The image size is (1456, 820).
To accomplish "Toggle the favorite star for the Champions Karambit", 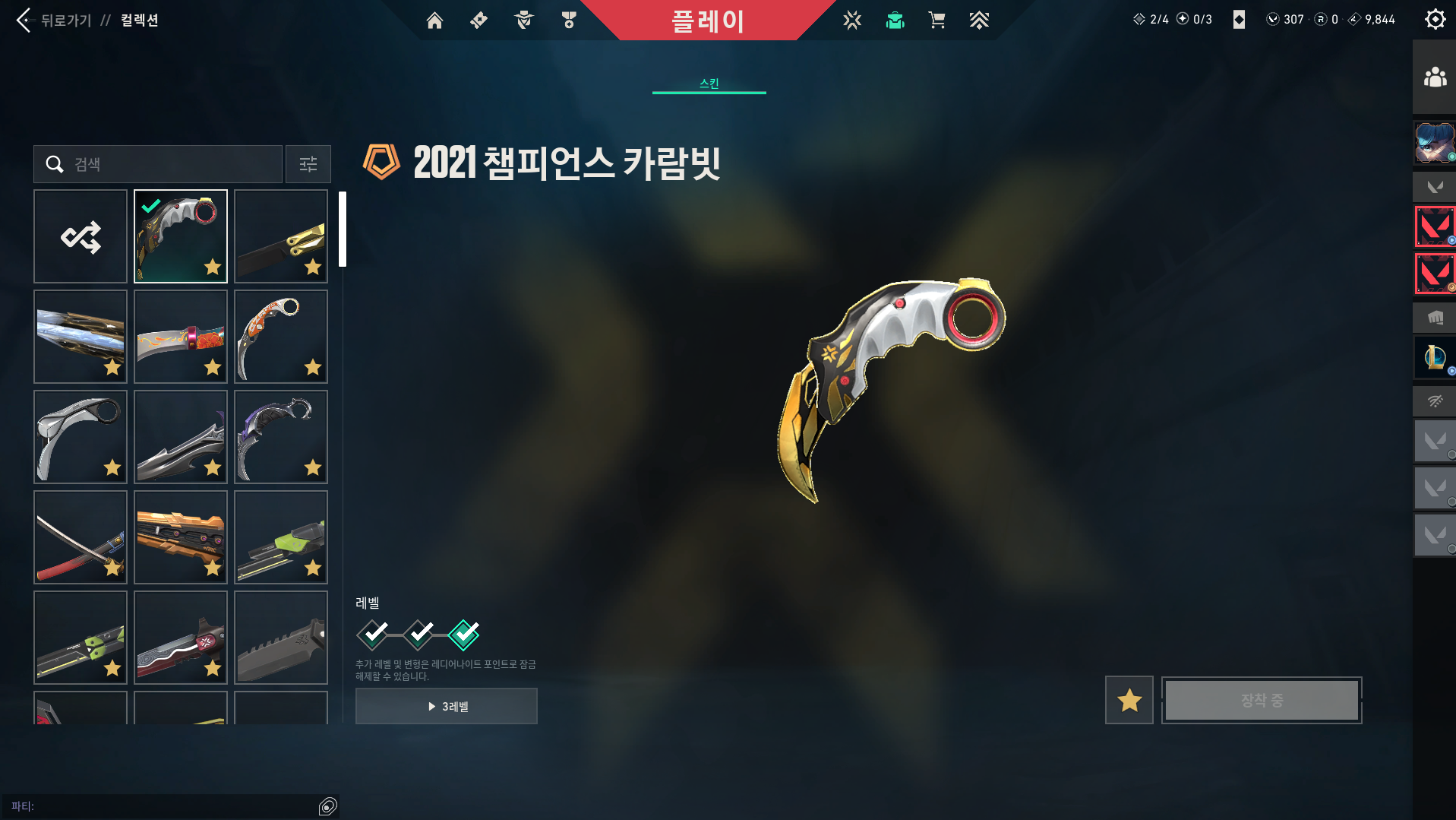I will pos(1128,700).
